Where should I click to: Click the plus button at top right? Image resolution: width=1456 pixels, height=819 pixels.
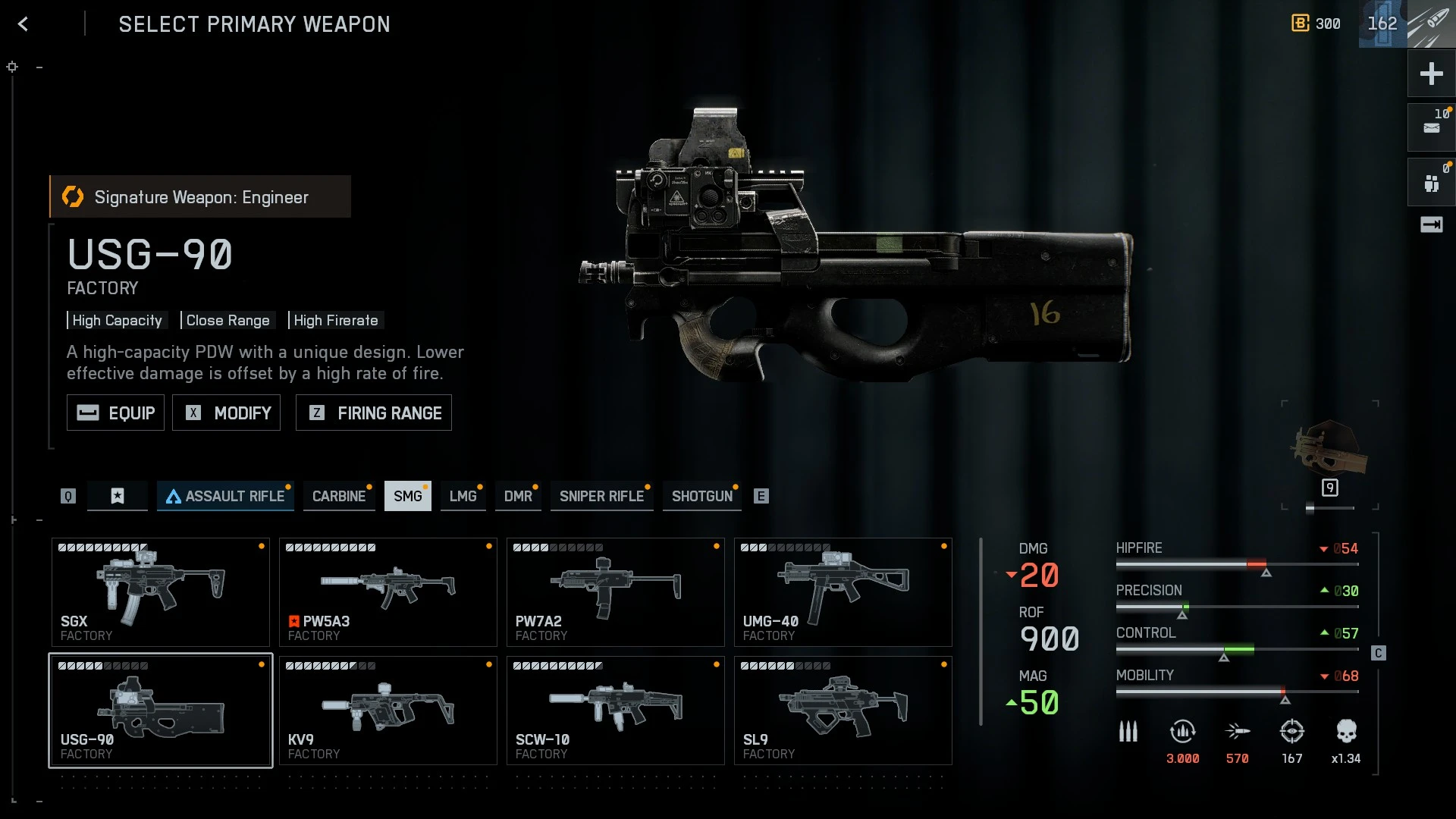pyautogui.click(x=1431, y=74)
